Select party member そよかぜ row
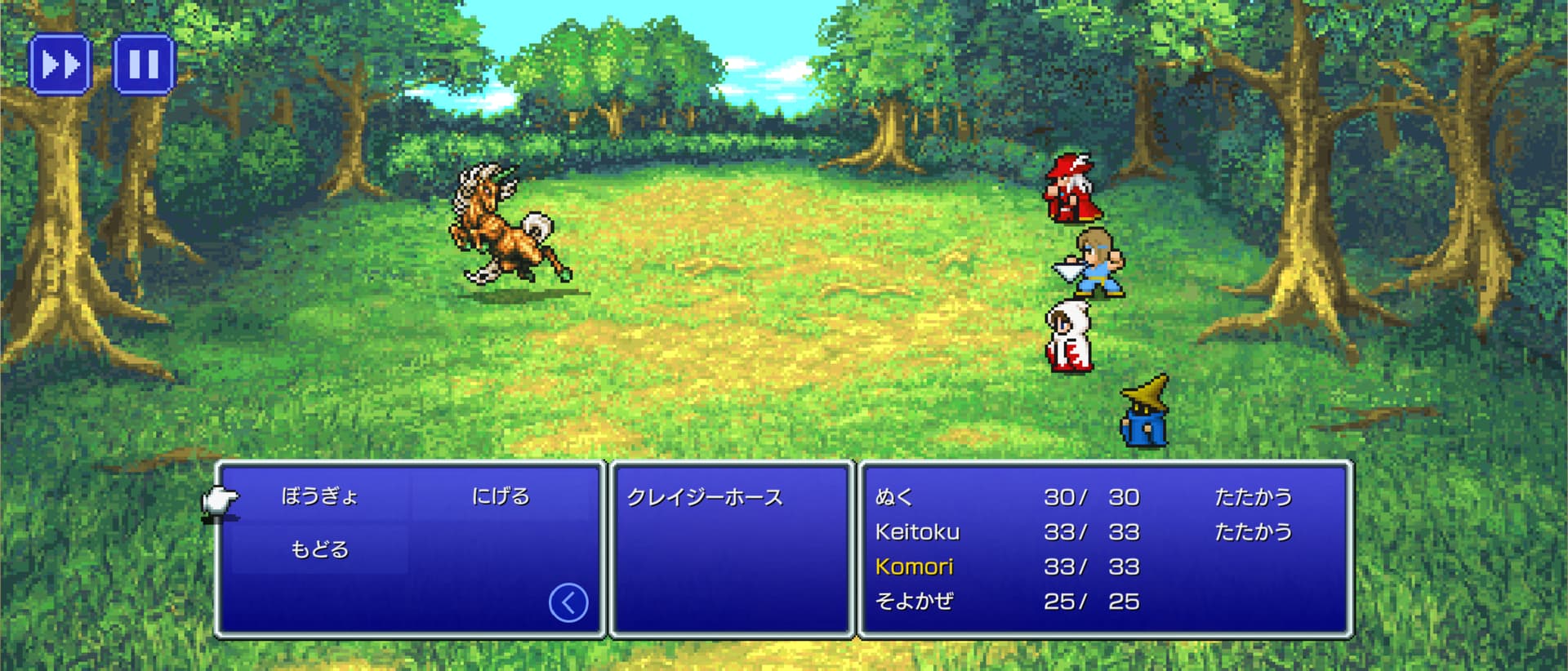1568x671 pixels. point(914,602)
